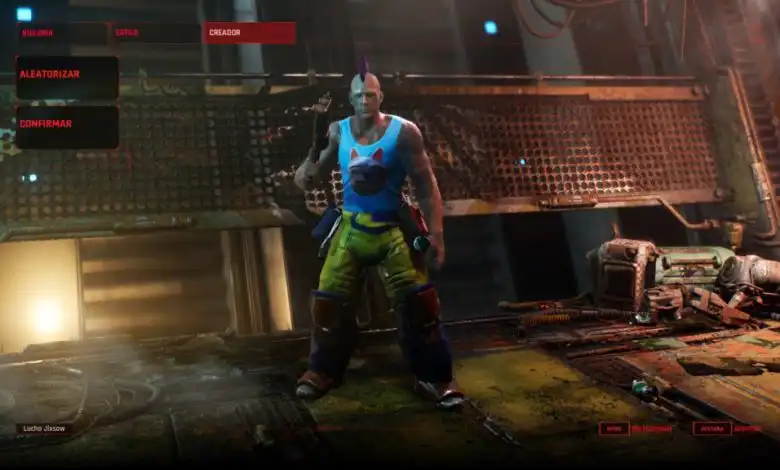780x470 pixels.
Task: Switch to the Biología tab
Action: (x=61, y=33)
